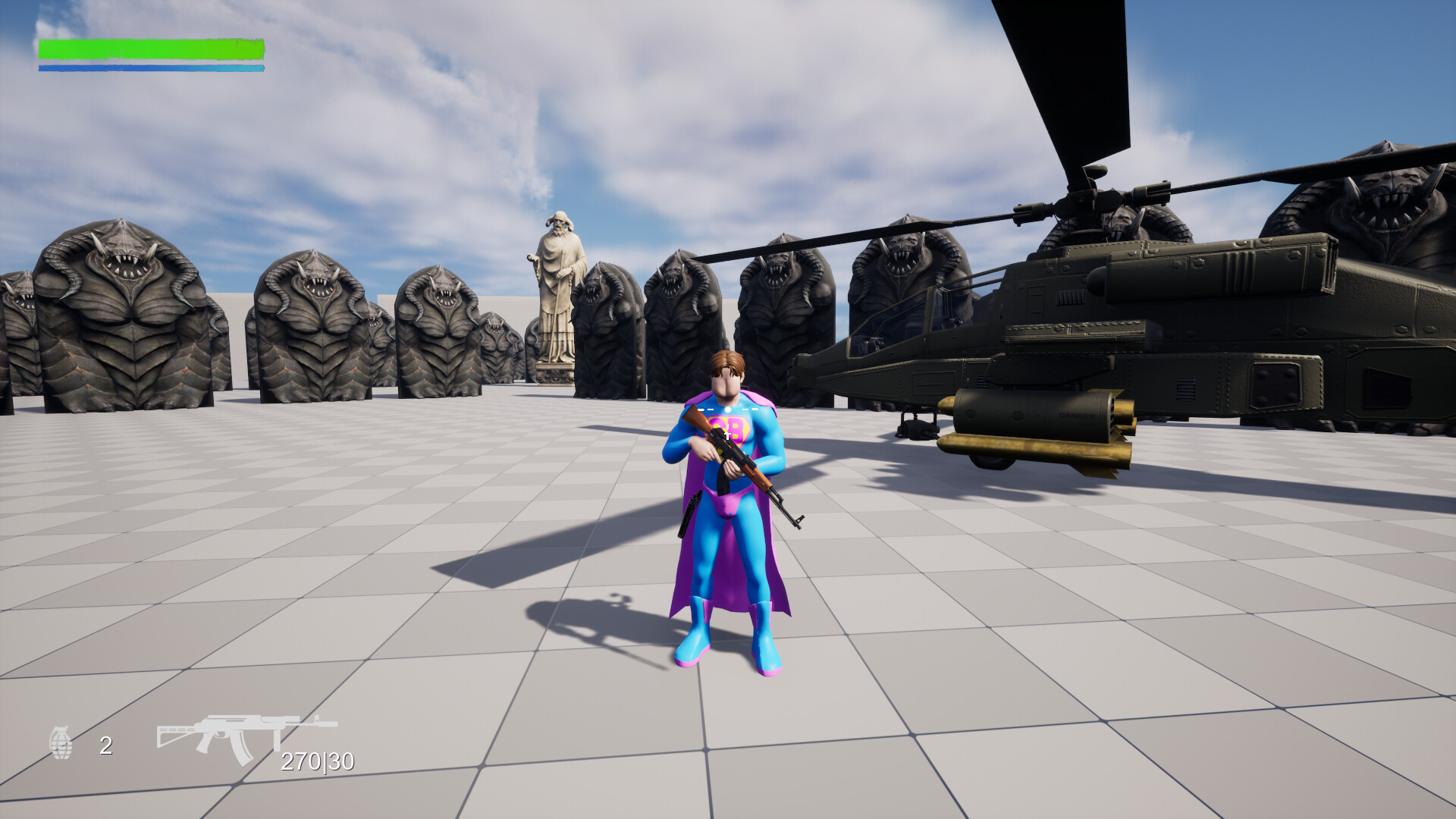Click the grenade count number 2

pyautogui.click(x=105, y=745)
